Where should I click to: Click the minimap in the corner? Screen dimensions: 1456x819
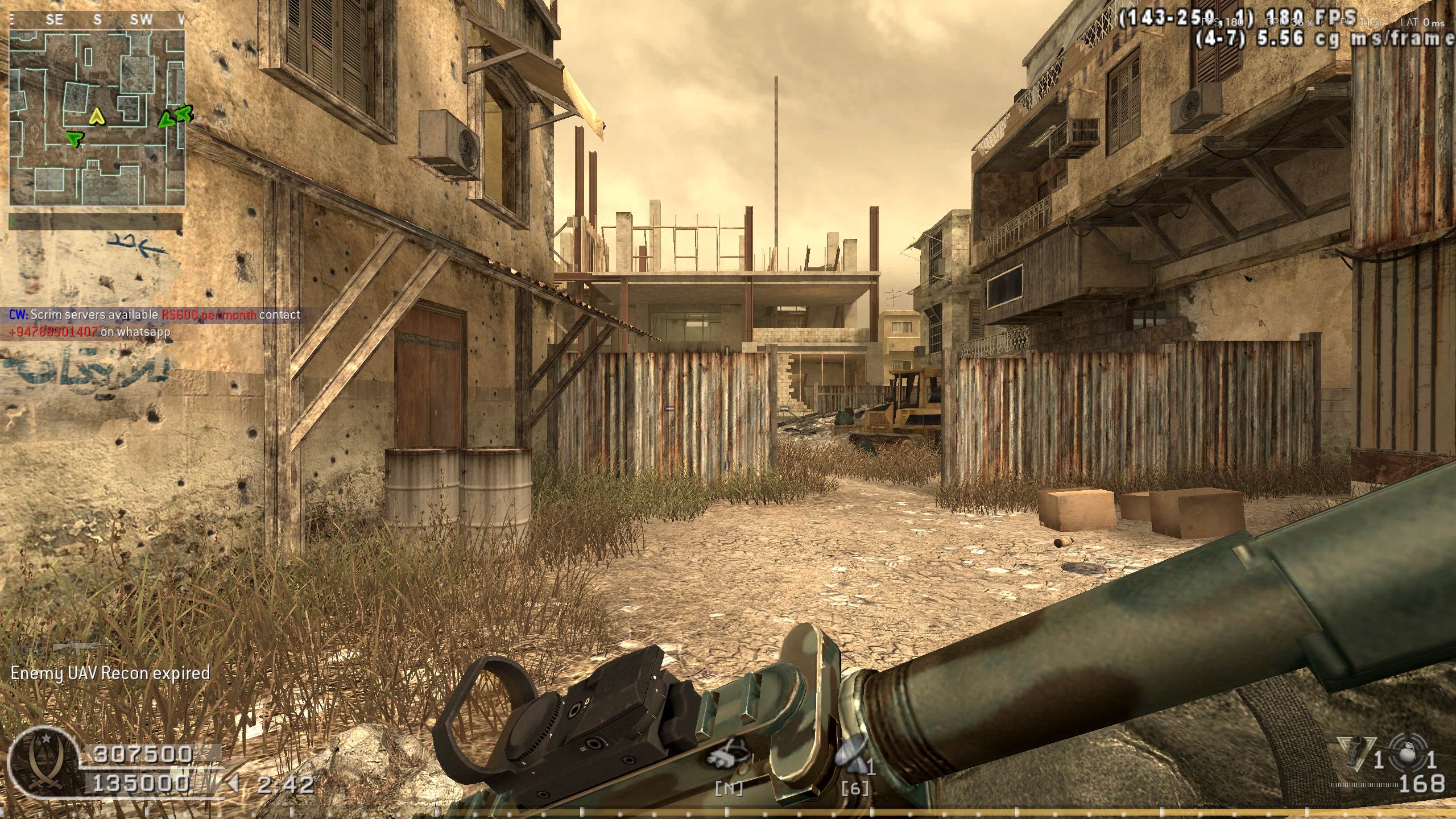[x=97, y=117]
